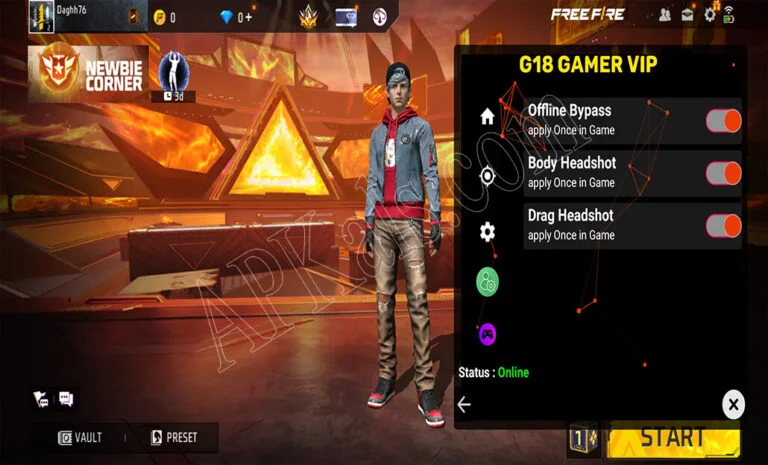Viewport: 768px width, 465px height.
Task: Open the mail envelope icon
Action: click(688, 15)
